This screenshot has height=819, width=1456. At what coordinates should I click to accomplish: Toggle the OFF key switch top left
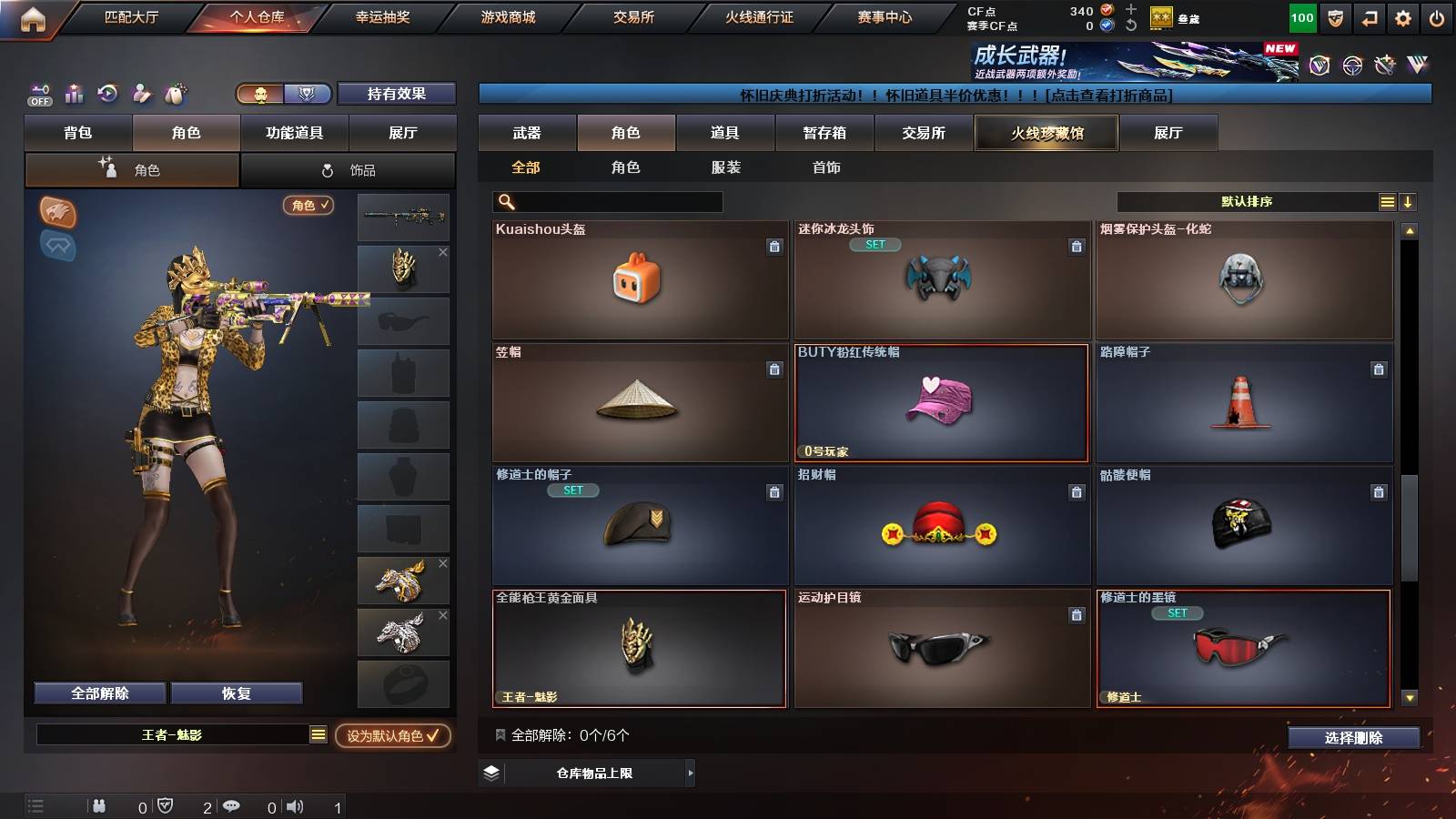pyautogui.click(x=38, y=93)
